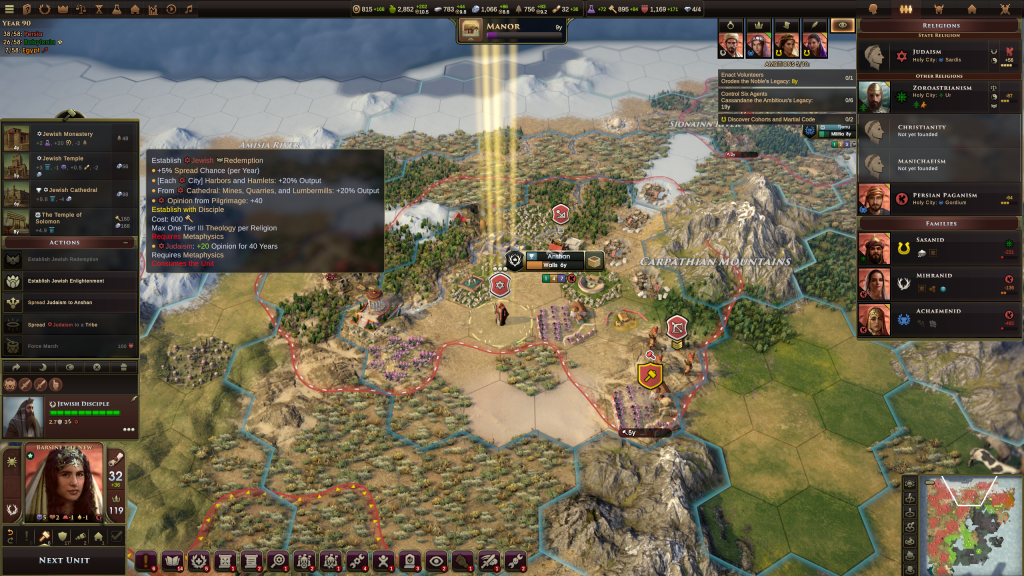Image resolution: width=1024 pixels, height=576 pixels.
Task: Collapse the Actions panel header
Action: (69, 241)
